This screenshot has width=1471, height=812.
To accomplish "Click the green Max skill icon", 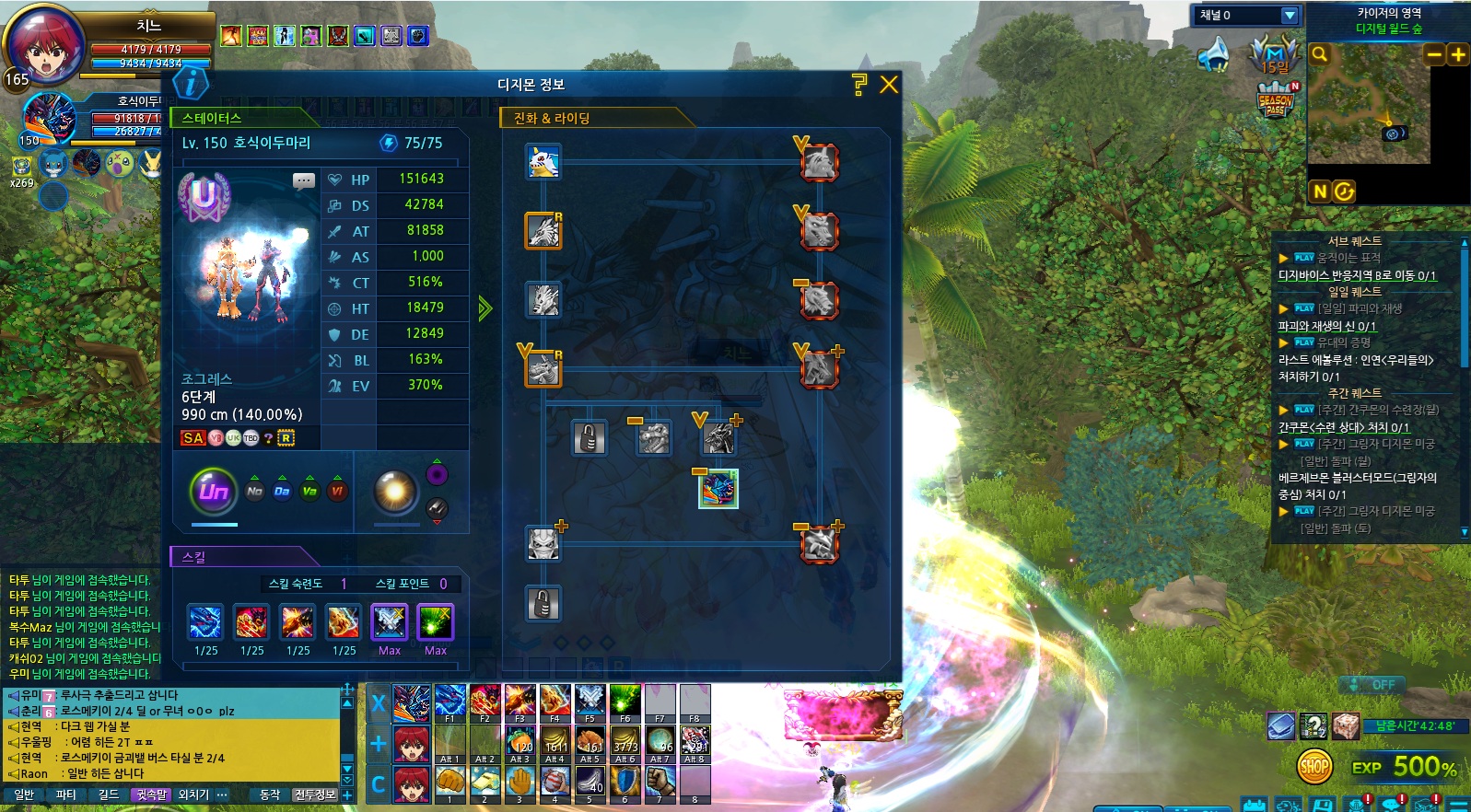I will [435, 622].
